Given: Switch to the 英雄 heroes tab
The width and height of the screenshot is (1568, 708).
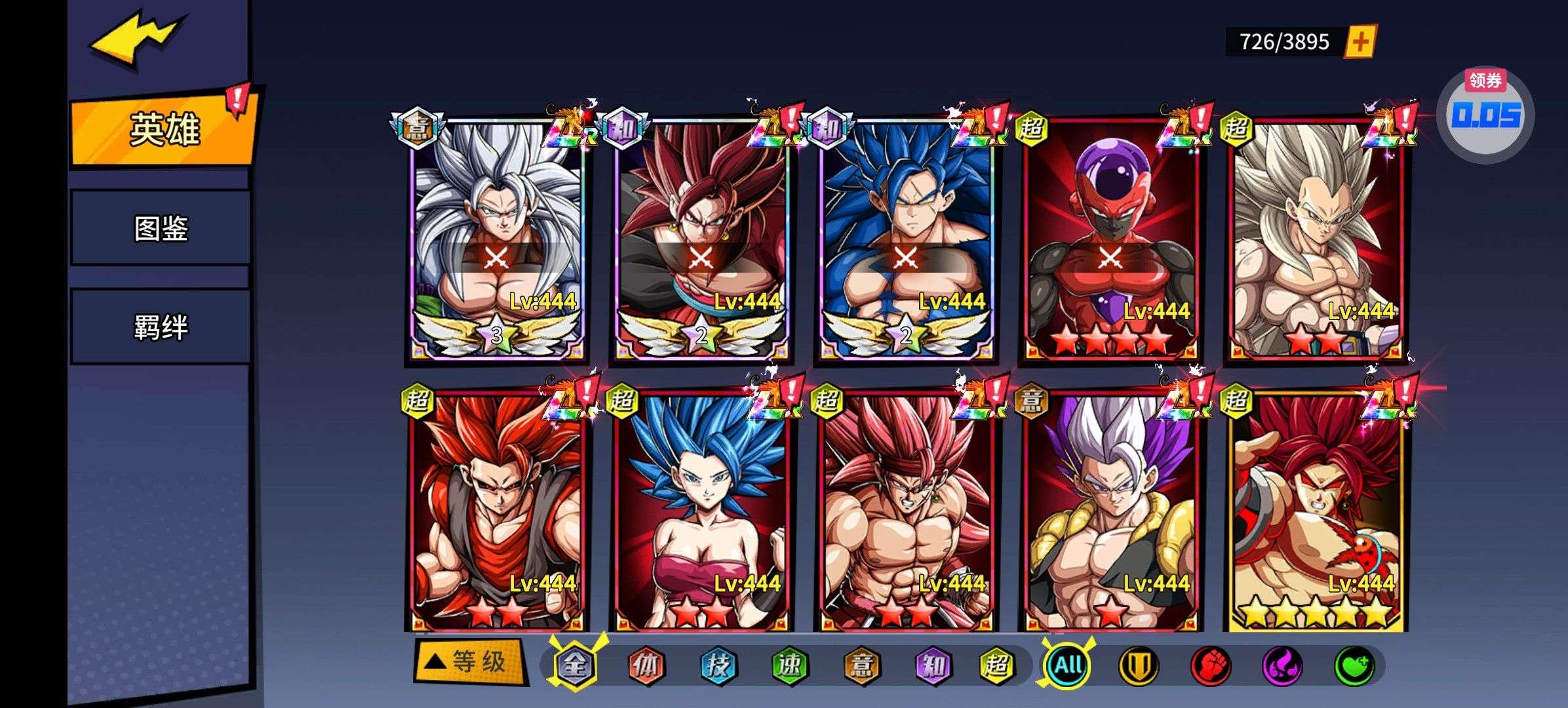Looking at the screenshot, I should [163, 130].
